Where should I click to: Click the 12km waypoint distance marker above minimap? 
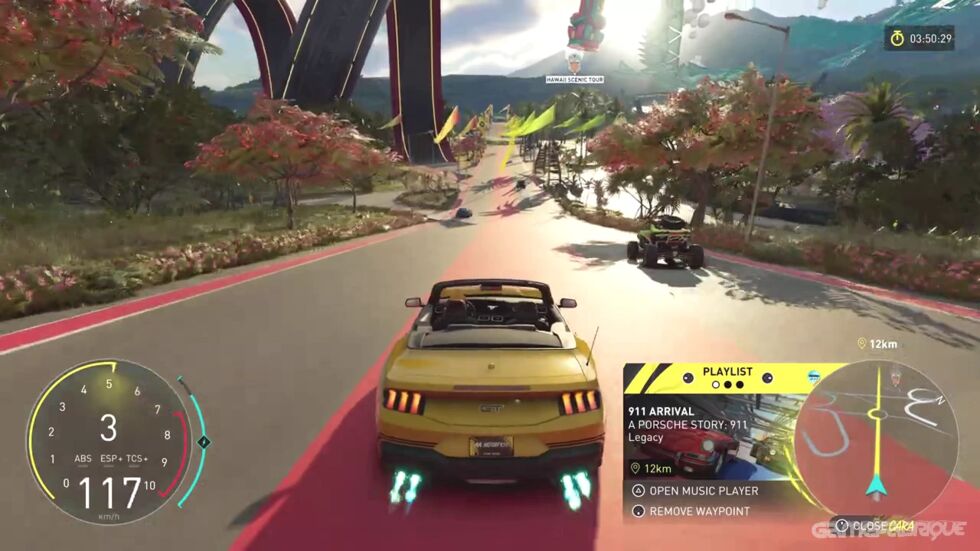click(x=876, y=343)
